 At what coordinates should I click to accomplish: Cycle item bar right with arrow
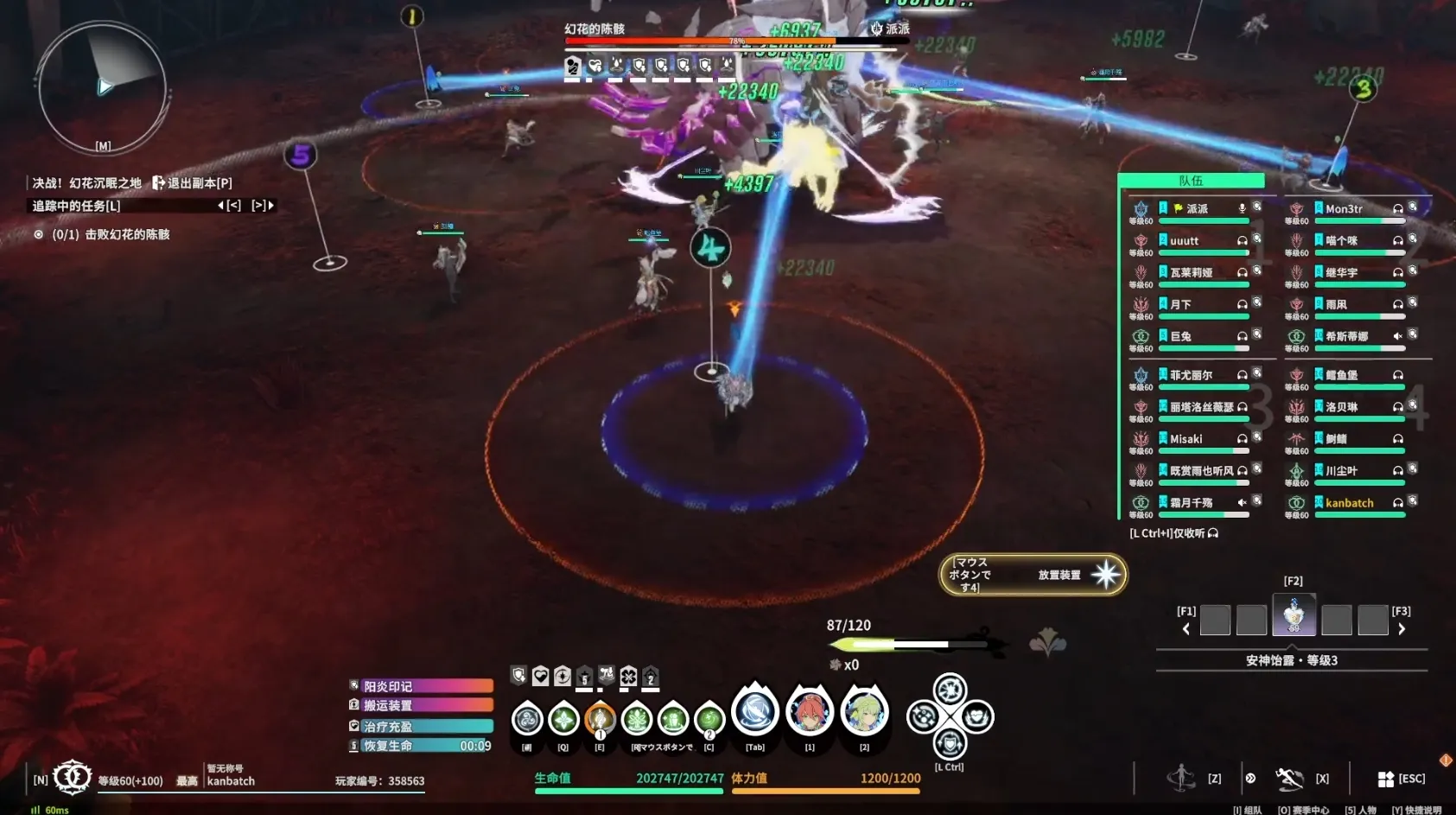[1402, 629]
